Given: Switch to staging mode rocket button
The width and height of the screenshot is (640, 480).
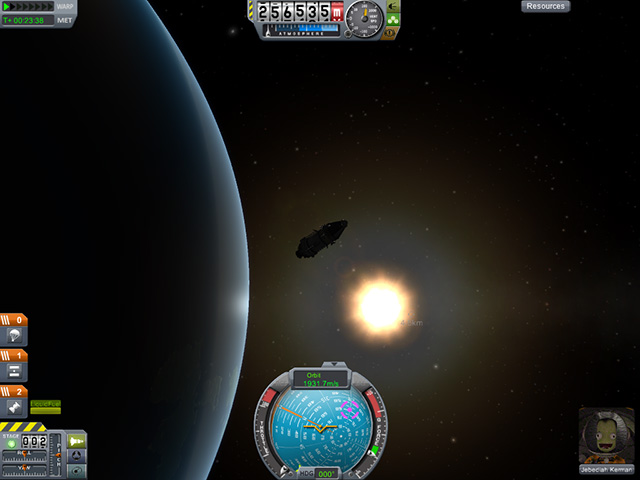Looking at the screenshot, I should (77, 440).
